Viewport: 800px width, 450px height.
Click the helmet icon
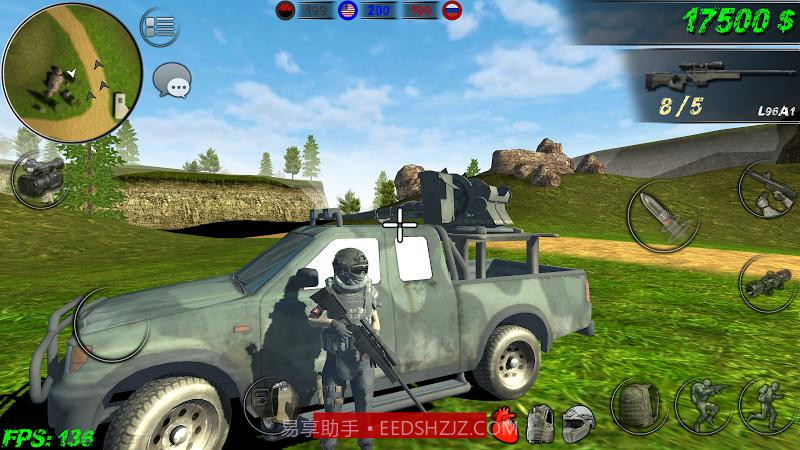pyautogui.click(x=577, y=424)
